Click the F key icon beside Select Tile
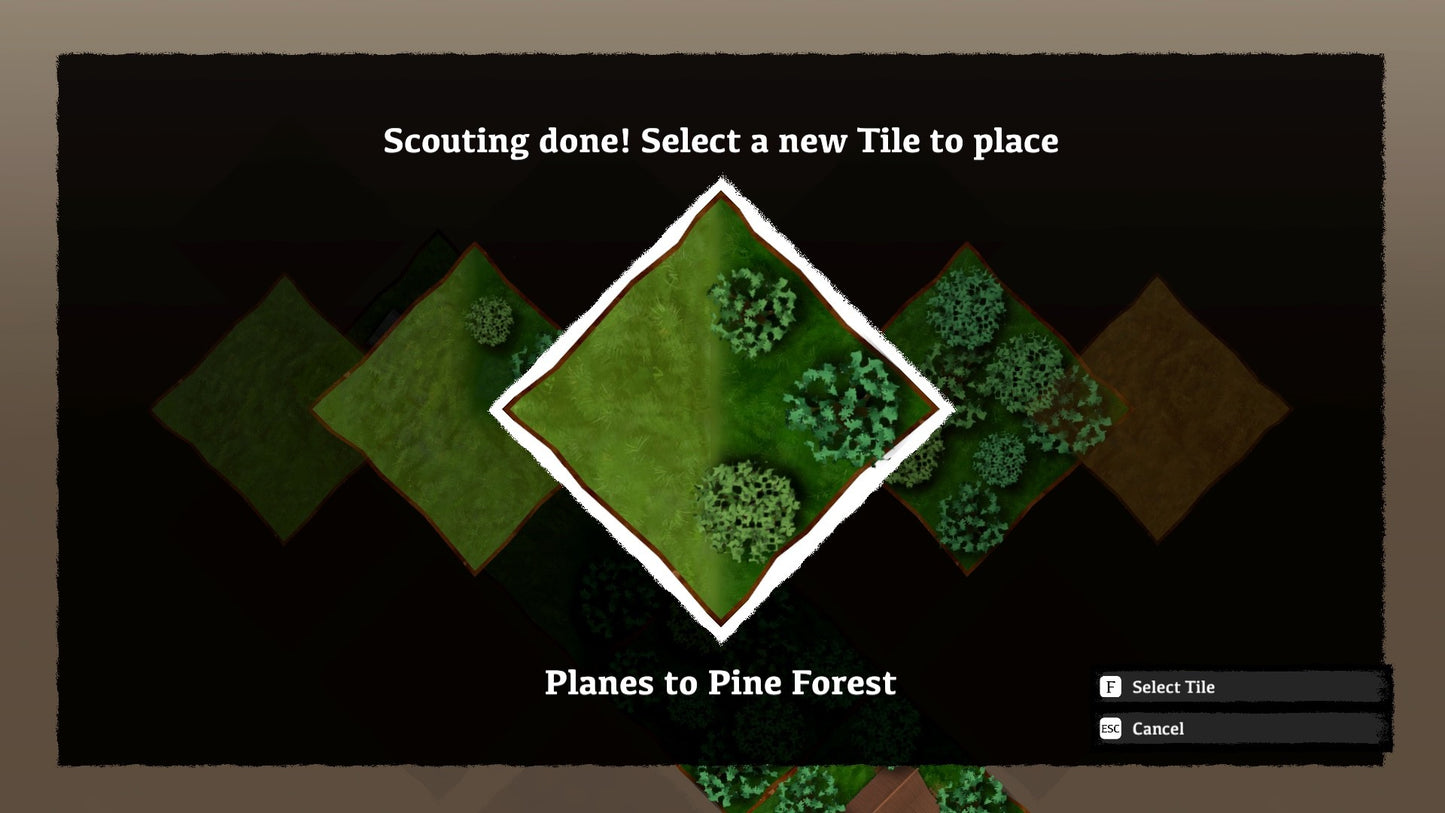Screen dimensions: 1445x813 coord(1110,687)
